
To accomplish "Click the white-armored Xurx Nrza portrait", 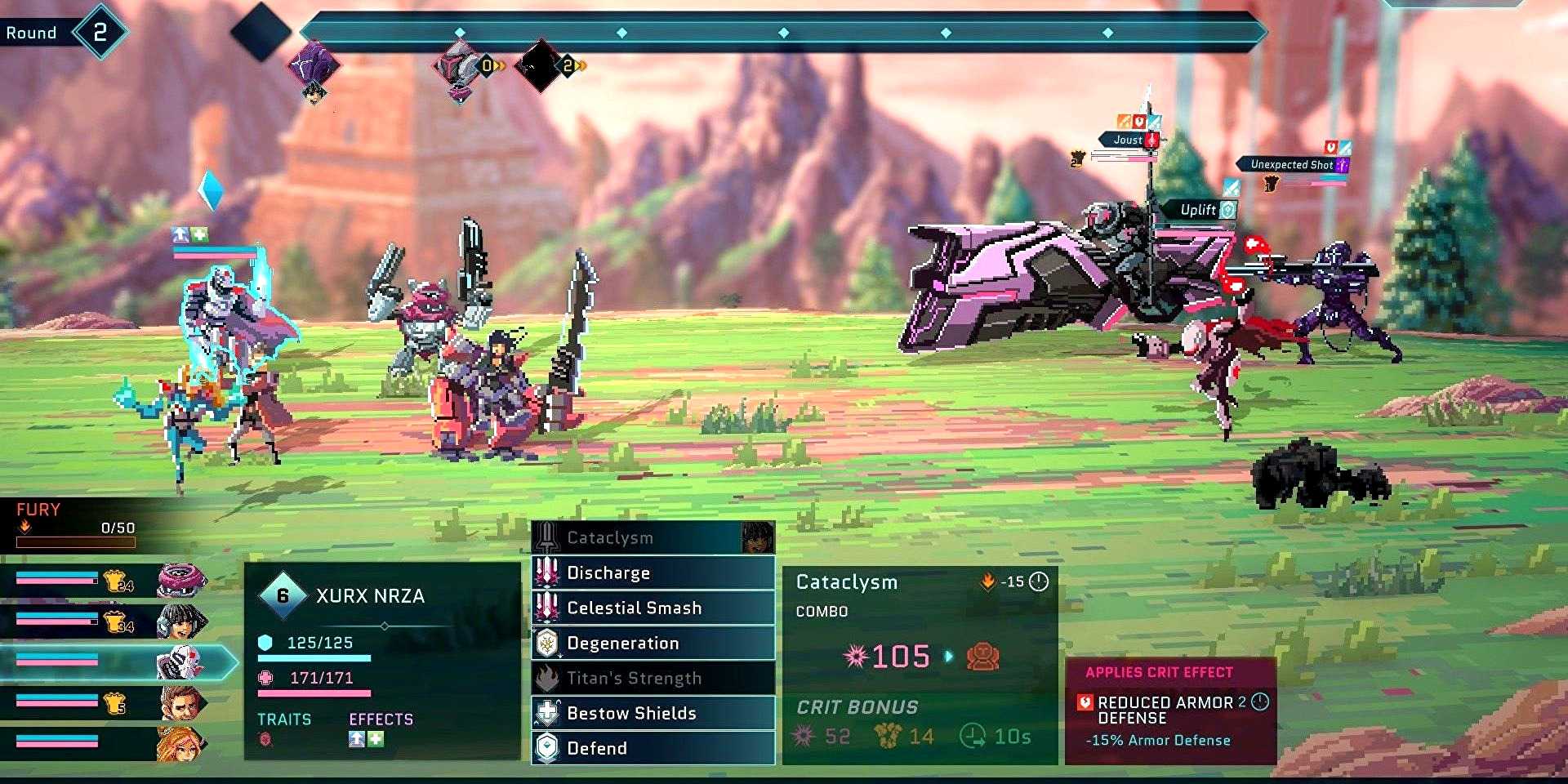I will [x=178, y=663].
